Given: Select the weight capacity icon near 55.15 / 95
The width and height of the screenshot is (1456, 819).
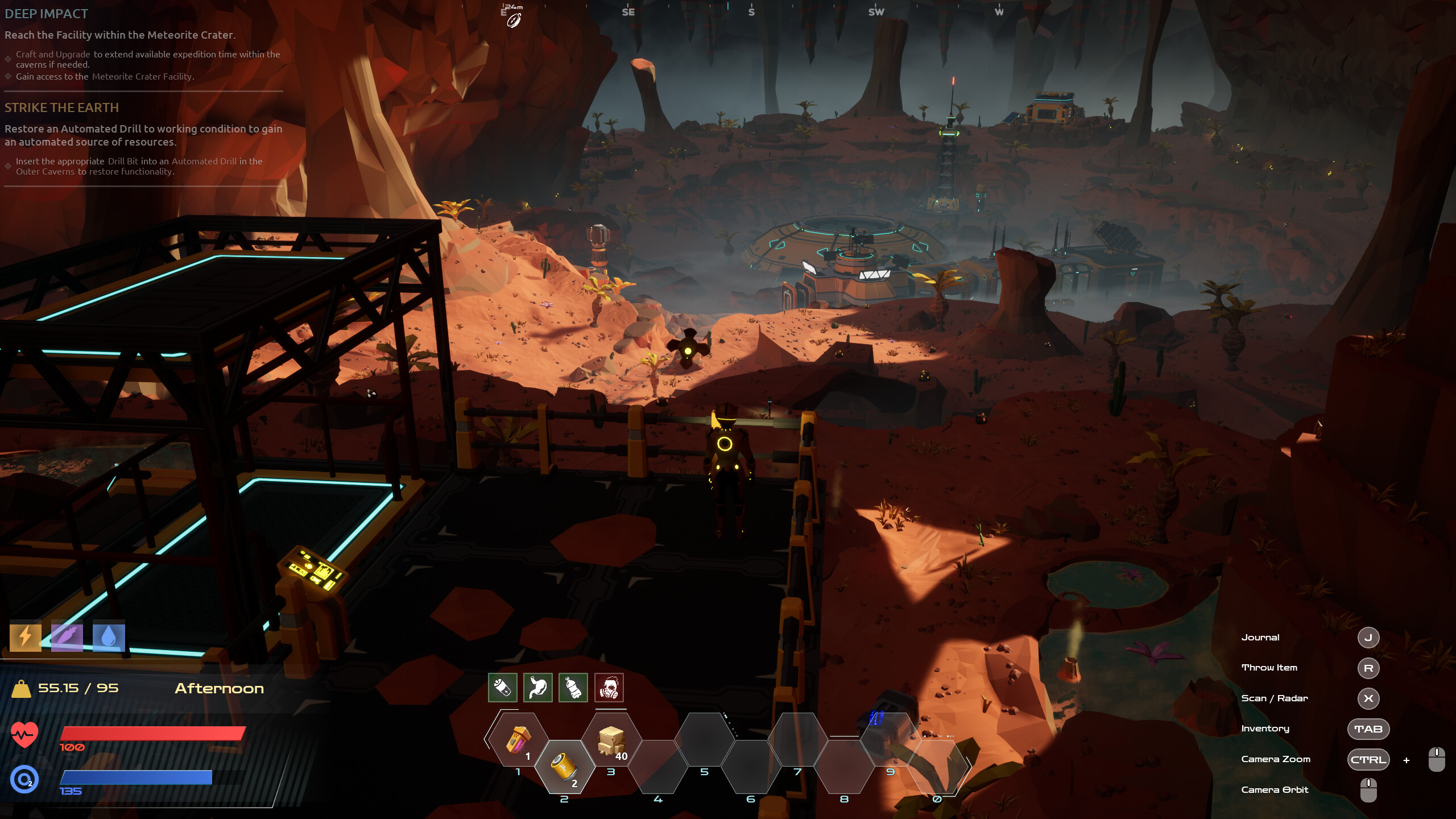Looking at the screenshot, I should (21, 688).
